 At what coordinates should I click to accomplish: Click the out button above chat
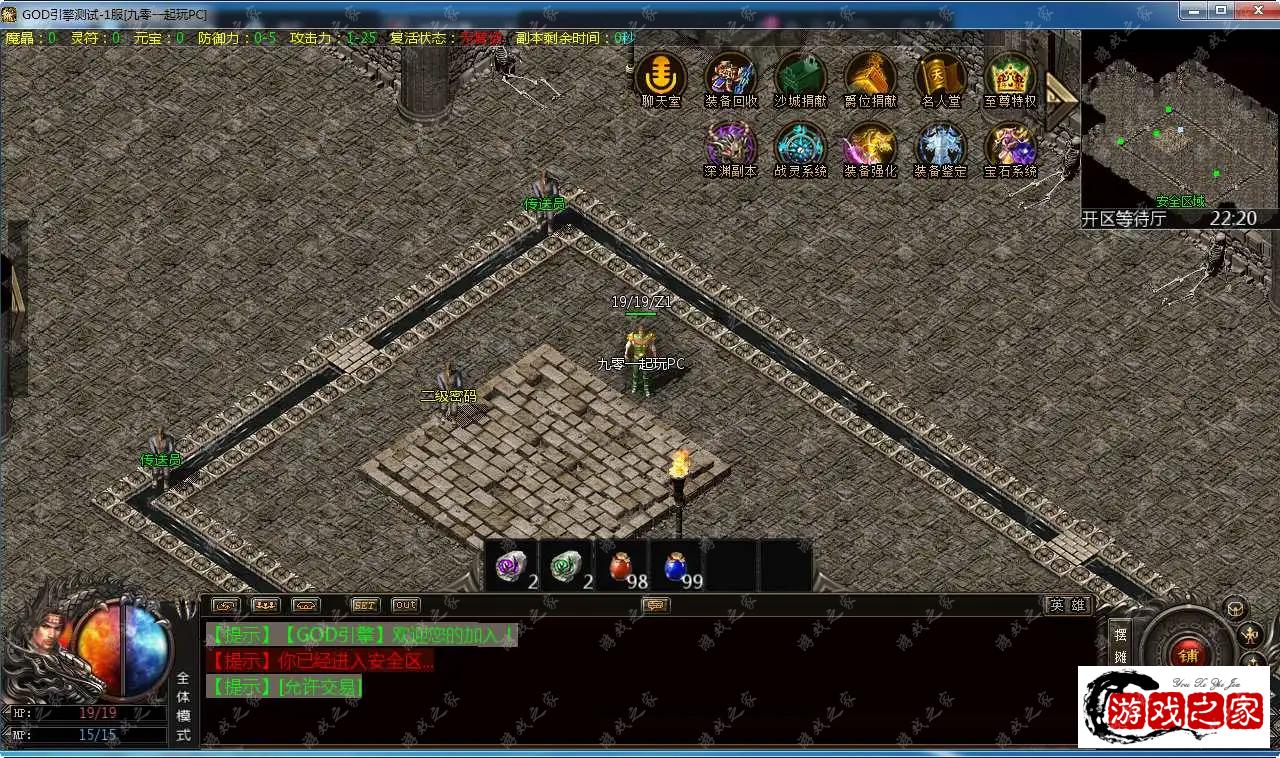[x=405, y=605]
